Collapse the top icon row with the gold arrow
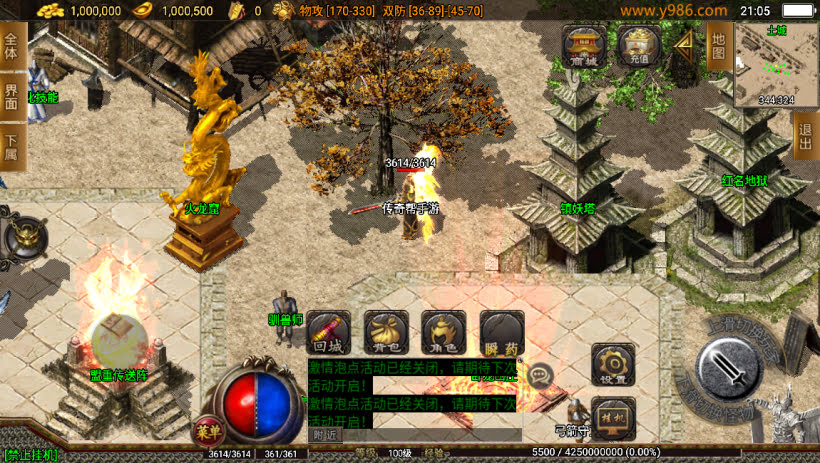The height and width of the screenshot is (463, 820). [x=684, y=46]
